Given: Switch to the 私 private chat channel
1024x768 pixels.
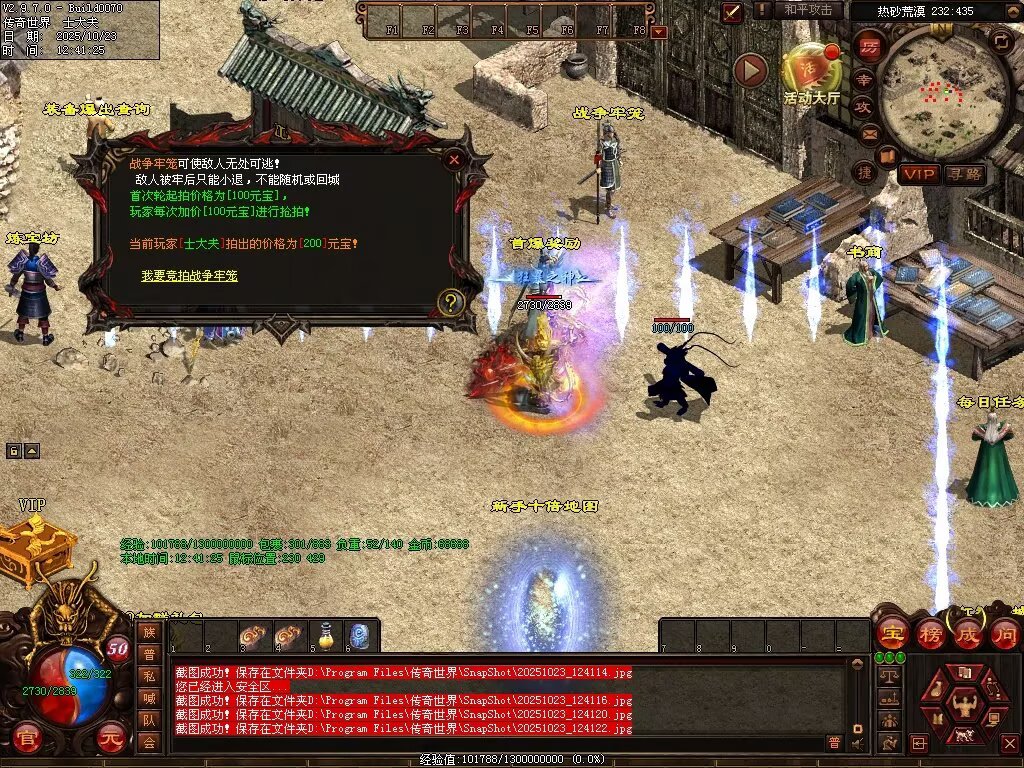Looking at the screenshot, I should (149, 676).
